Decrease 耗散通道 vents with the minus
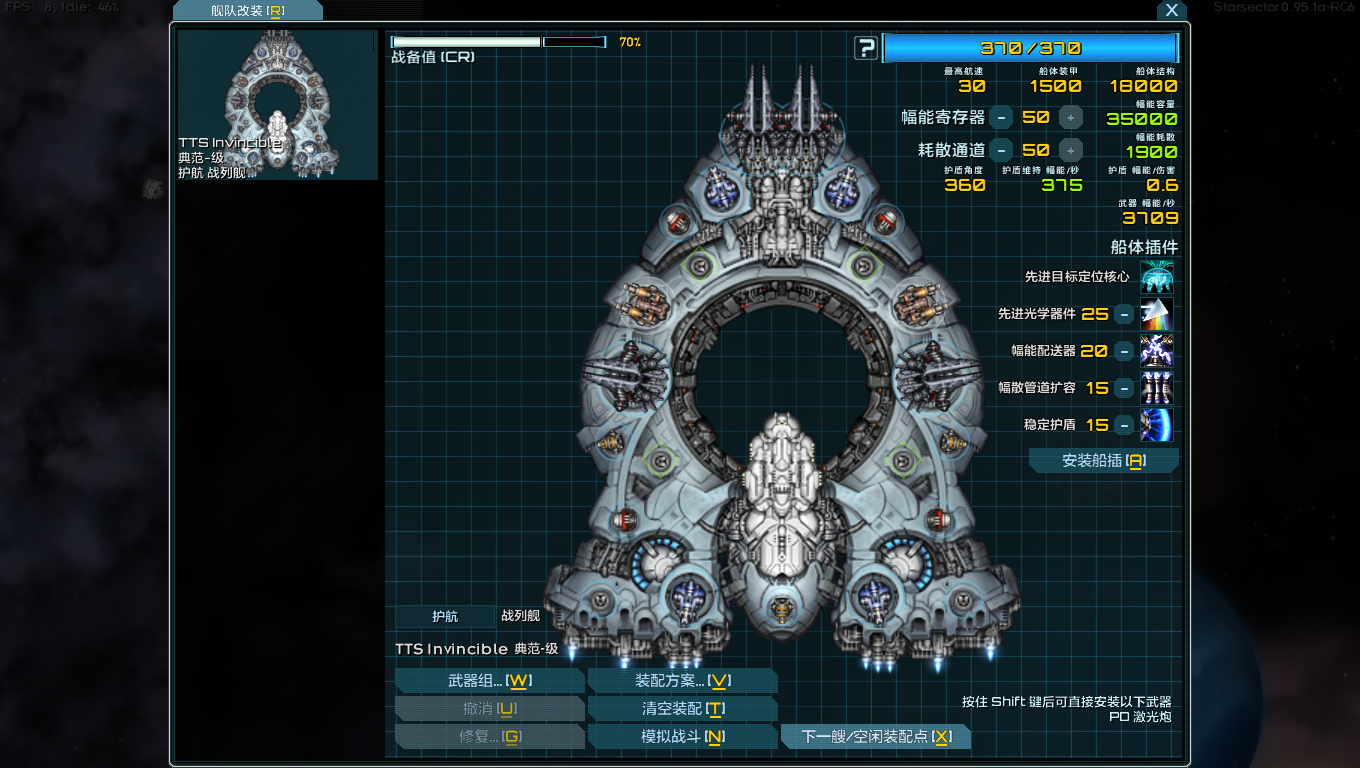Screen dimensions: 1360x768 1001,150
